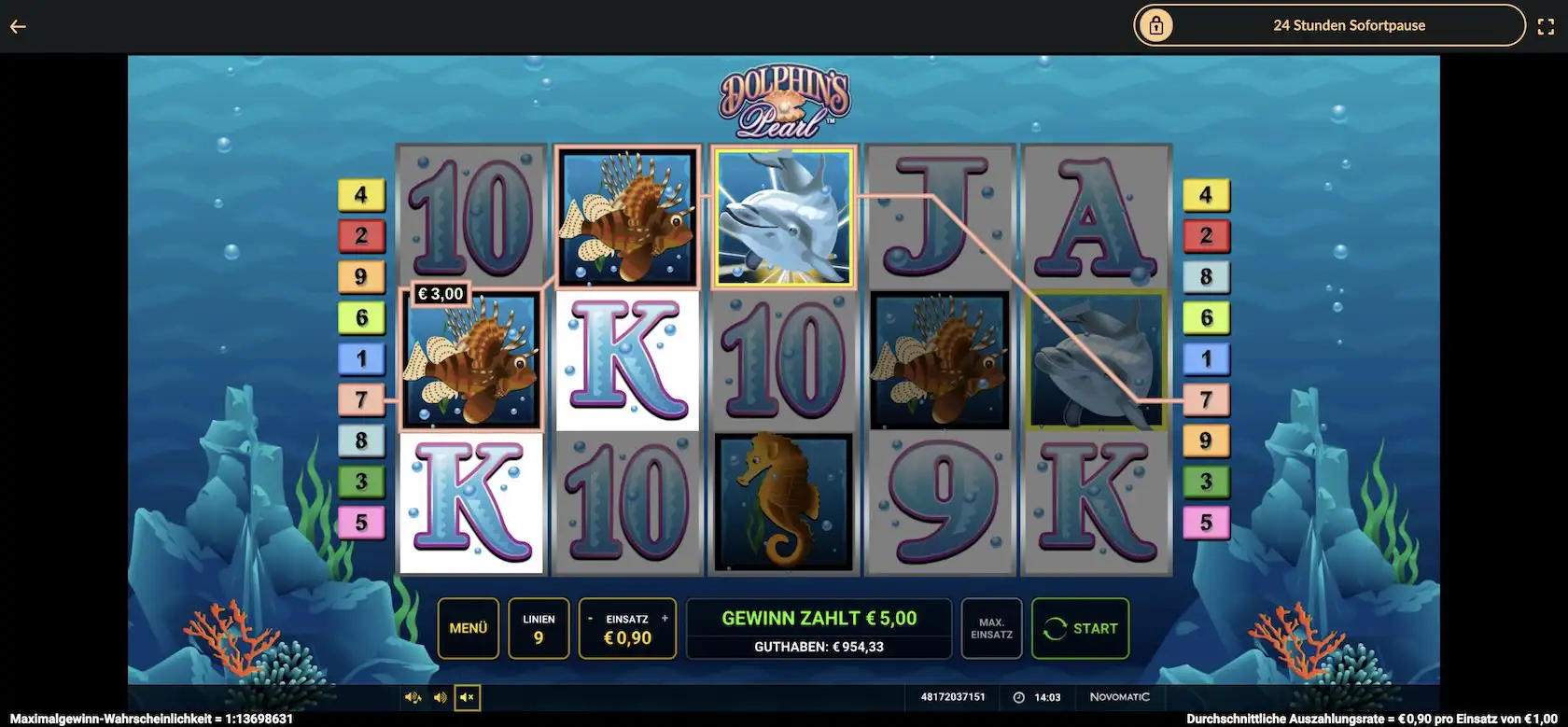Toggle payline 7 on the right side
This screenshot has height=727, width=1568.
pos(1208,398)
